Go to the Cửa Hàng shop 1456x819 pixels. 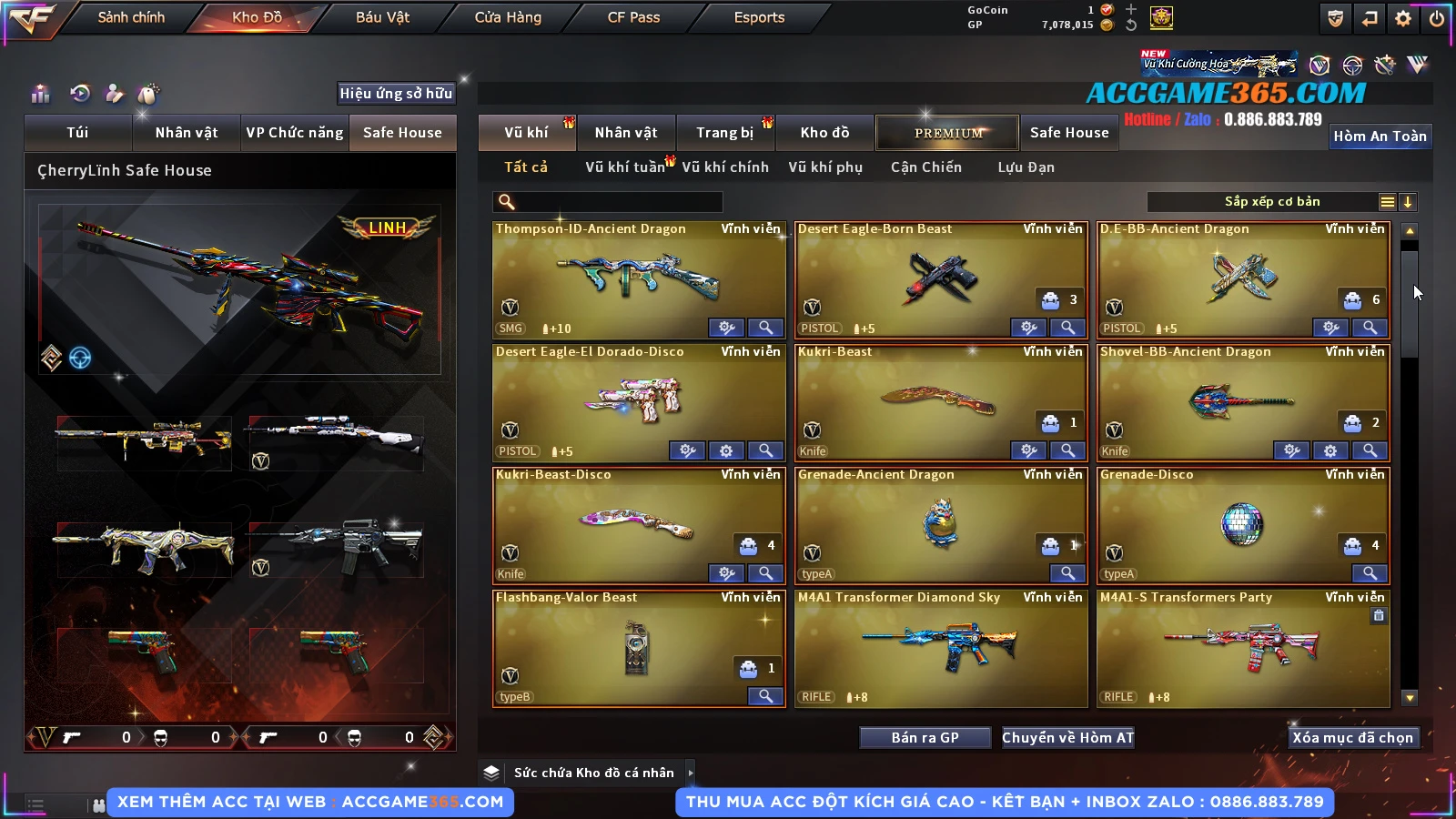click(508, 17)
